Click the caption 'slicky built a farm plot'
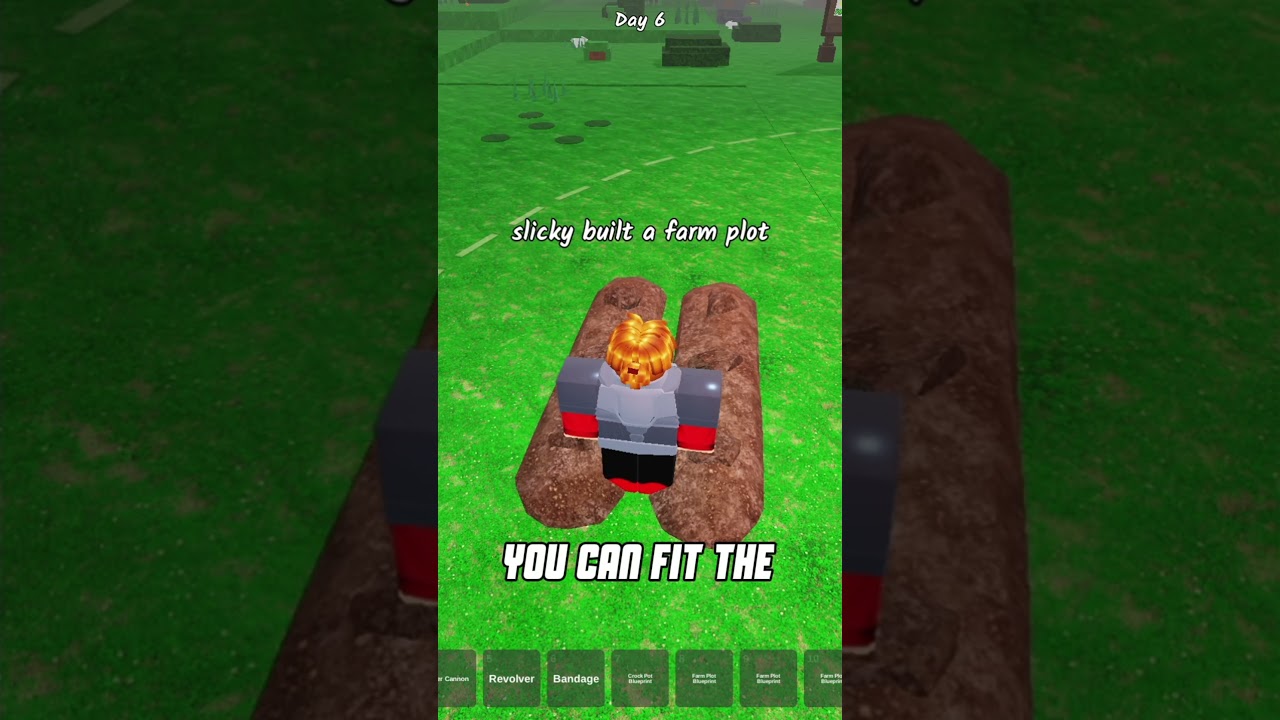The width and height of the screenshot is (1280, 720). pos(640,231)
